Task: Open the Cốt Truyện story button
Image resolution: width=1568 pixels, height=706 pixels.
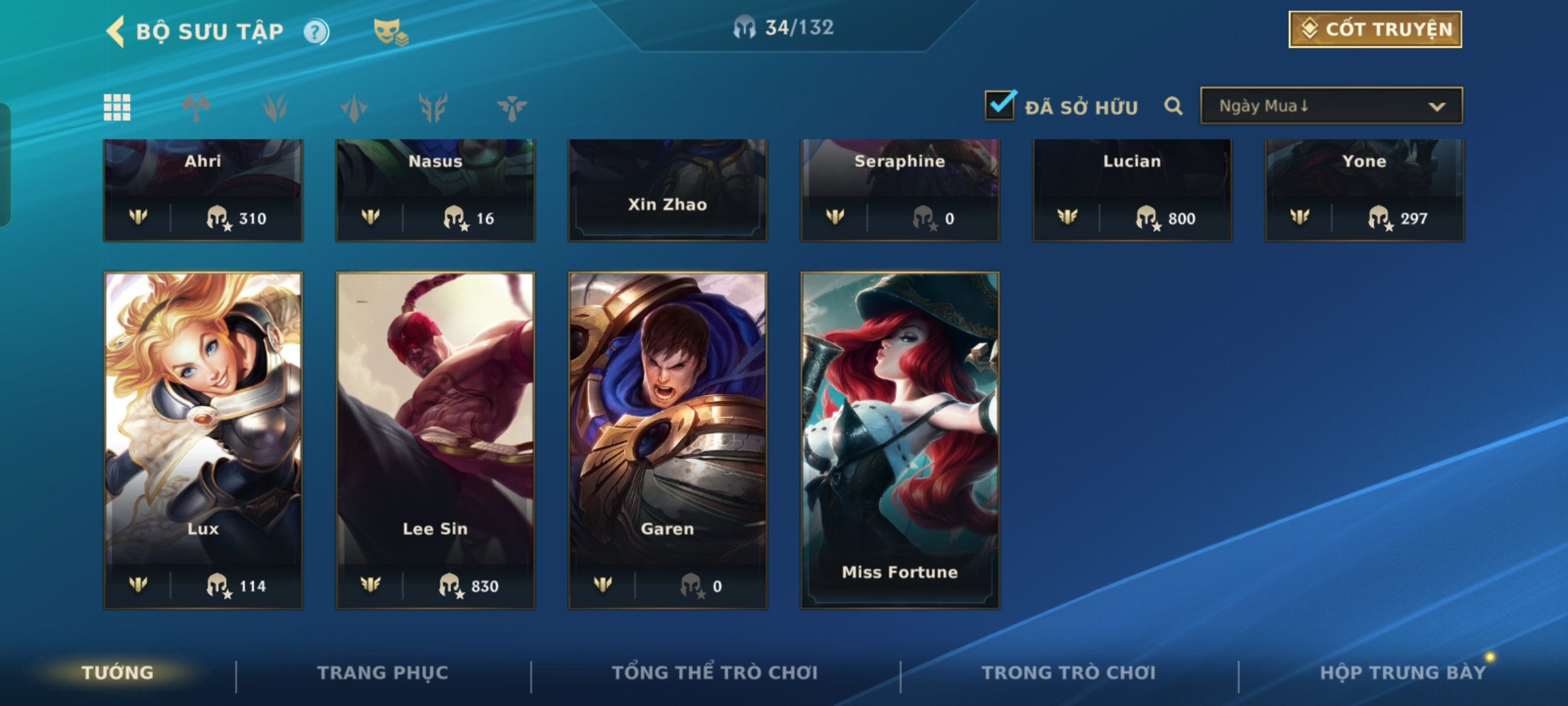Action: pyautogui.click(x=1375, y=29)
